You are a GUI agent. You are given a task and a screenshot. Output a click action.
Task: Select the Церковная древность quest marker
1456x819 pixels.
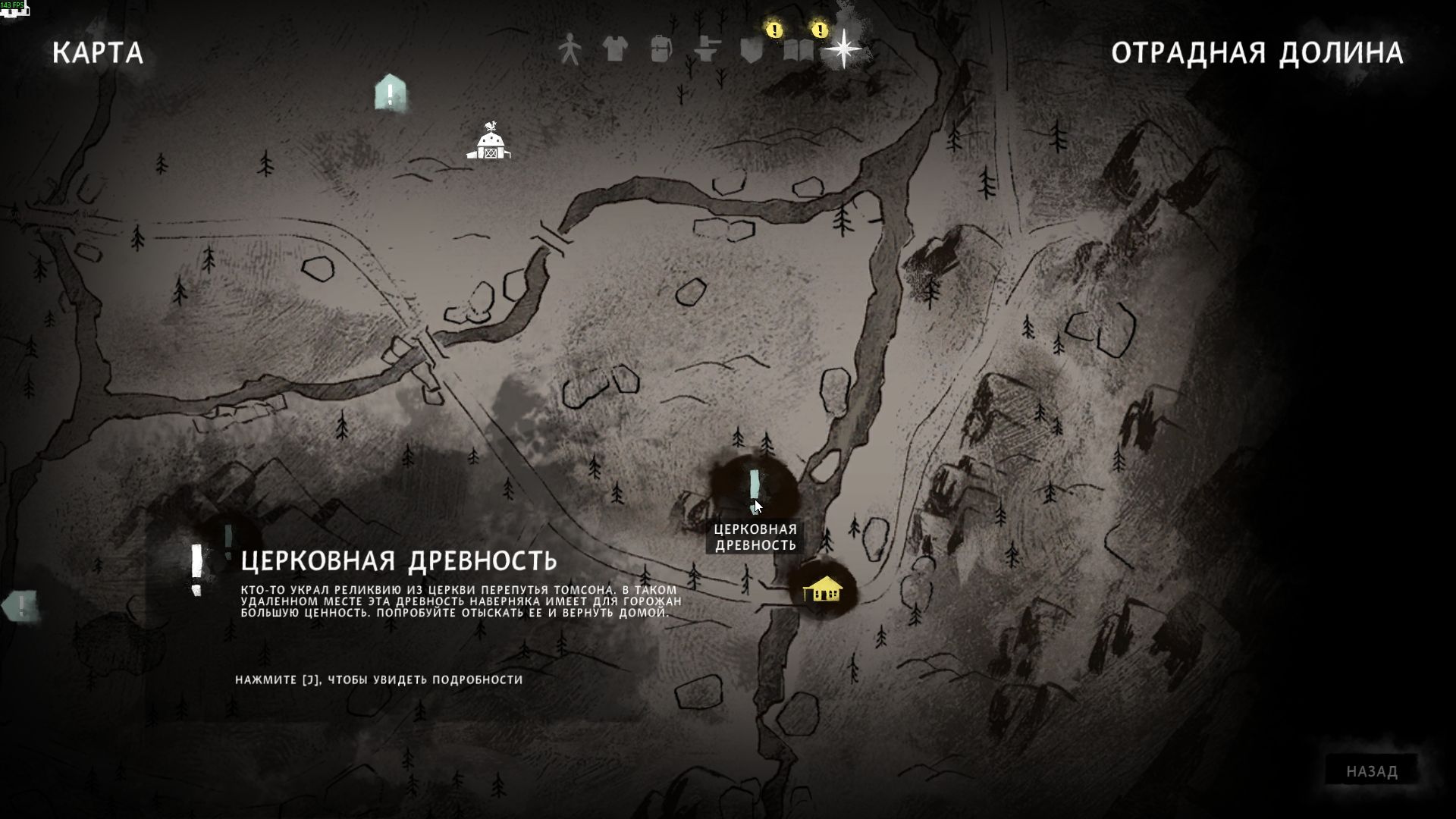755,487
